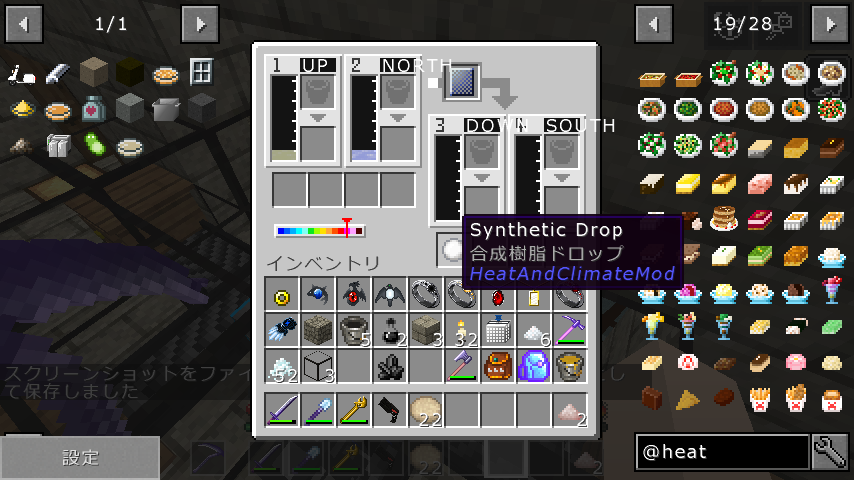
Task: Select the yellow cheese wedge item
Action: pos(688,400)
